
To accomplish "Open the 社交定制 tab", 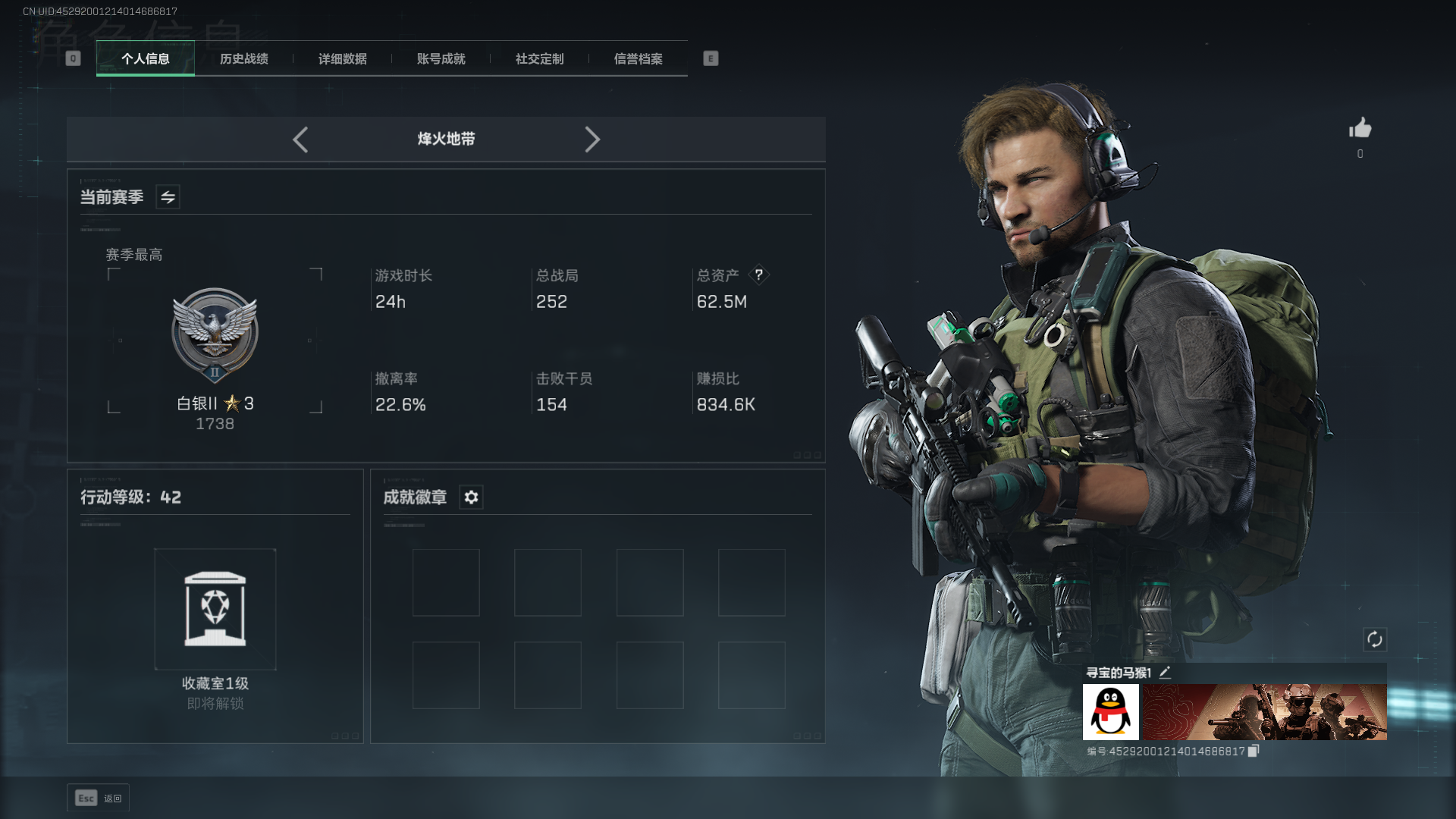I will [540, 58].
